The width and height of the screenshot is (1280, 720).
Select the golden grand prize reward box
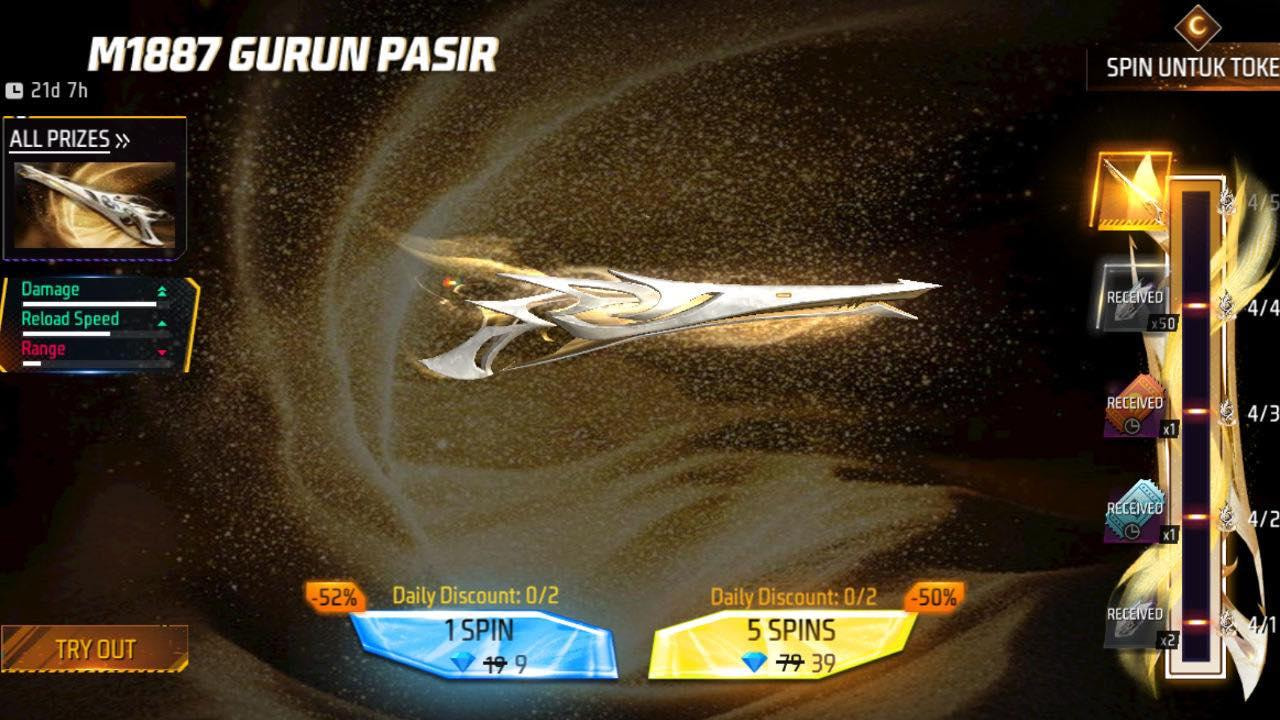point(1134,190)
